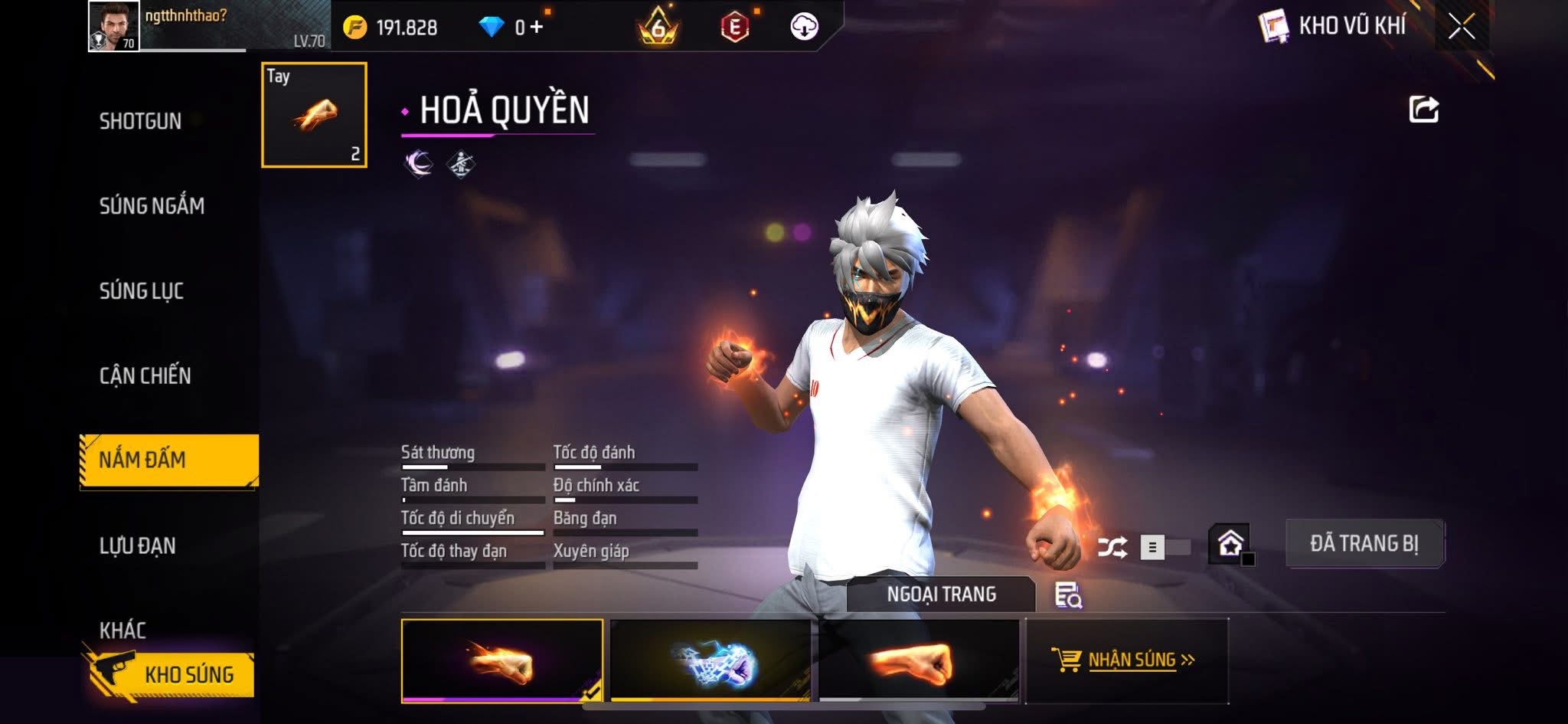Pick the plain glowing fist skin
Viewport: 1568px width, 724px height.
pos(918,660)
